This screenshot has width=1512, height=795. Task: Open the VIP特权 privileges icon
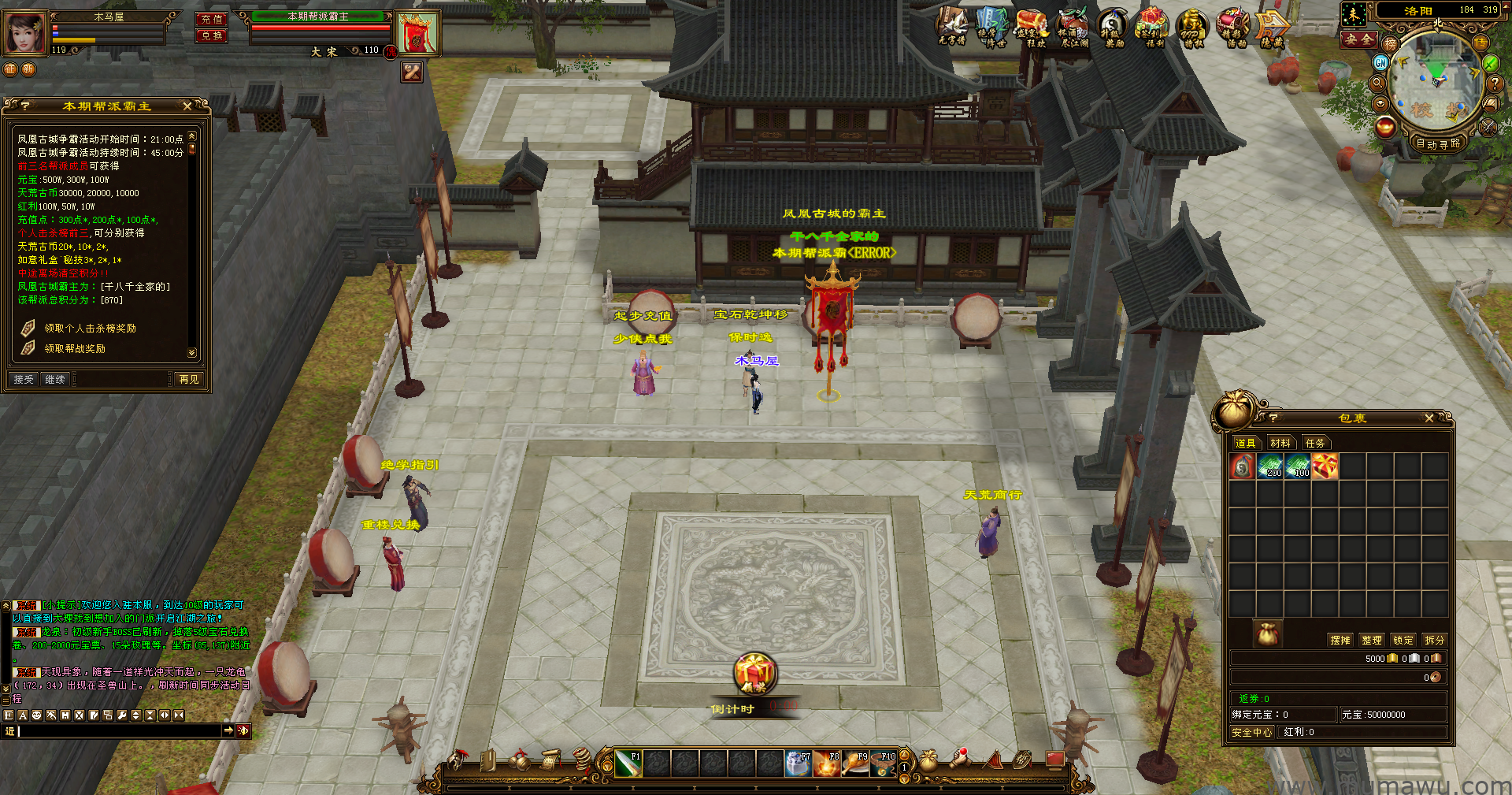tap(1191, 28)
